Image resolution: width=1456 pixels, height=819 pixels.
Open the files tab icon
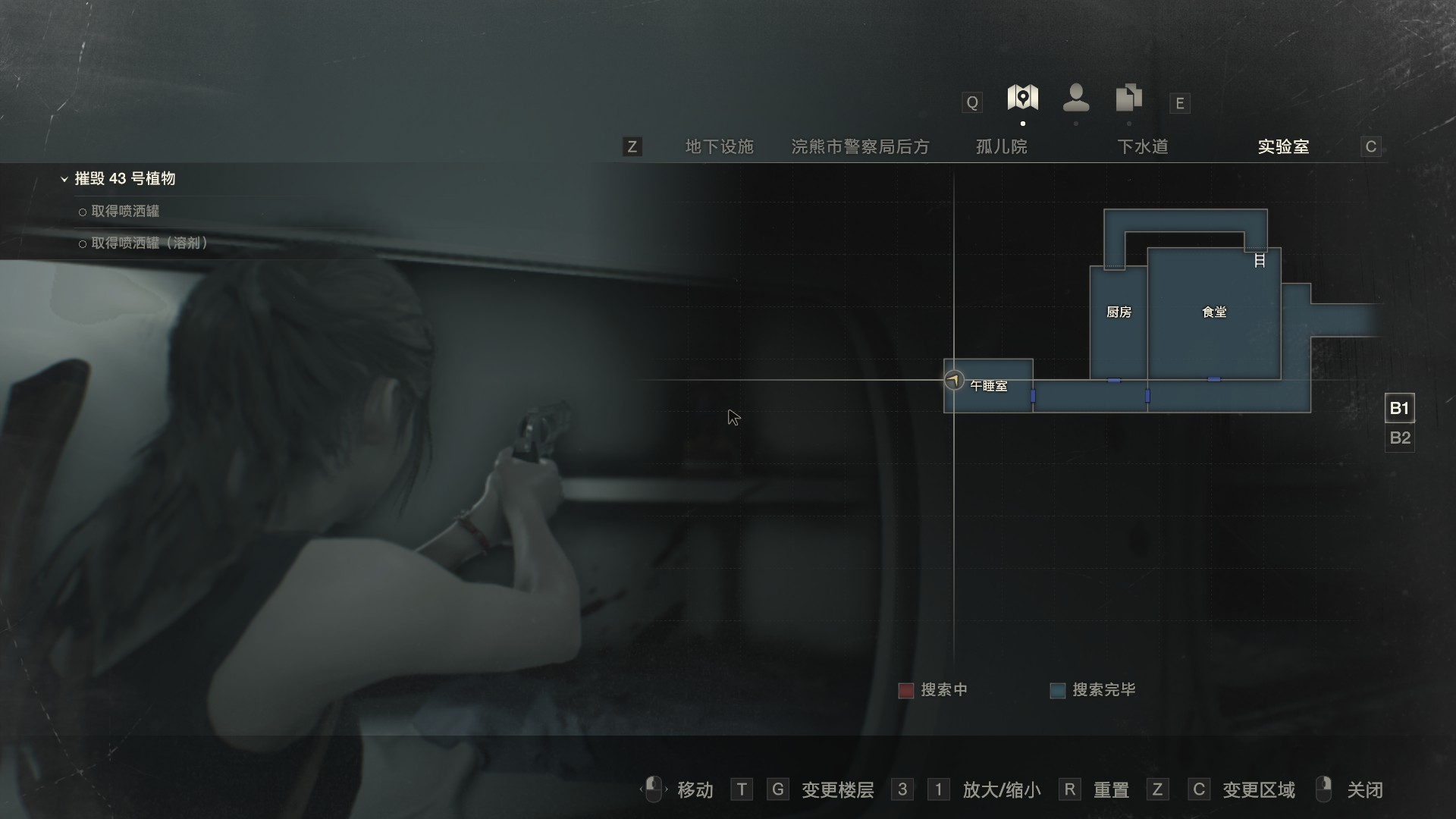1128,98
